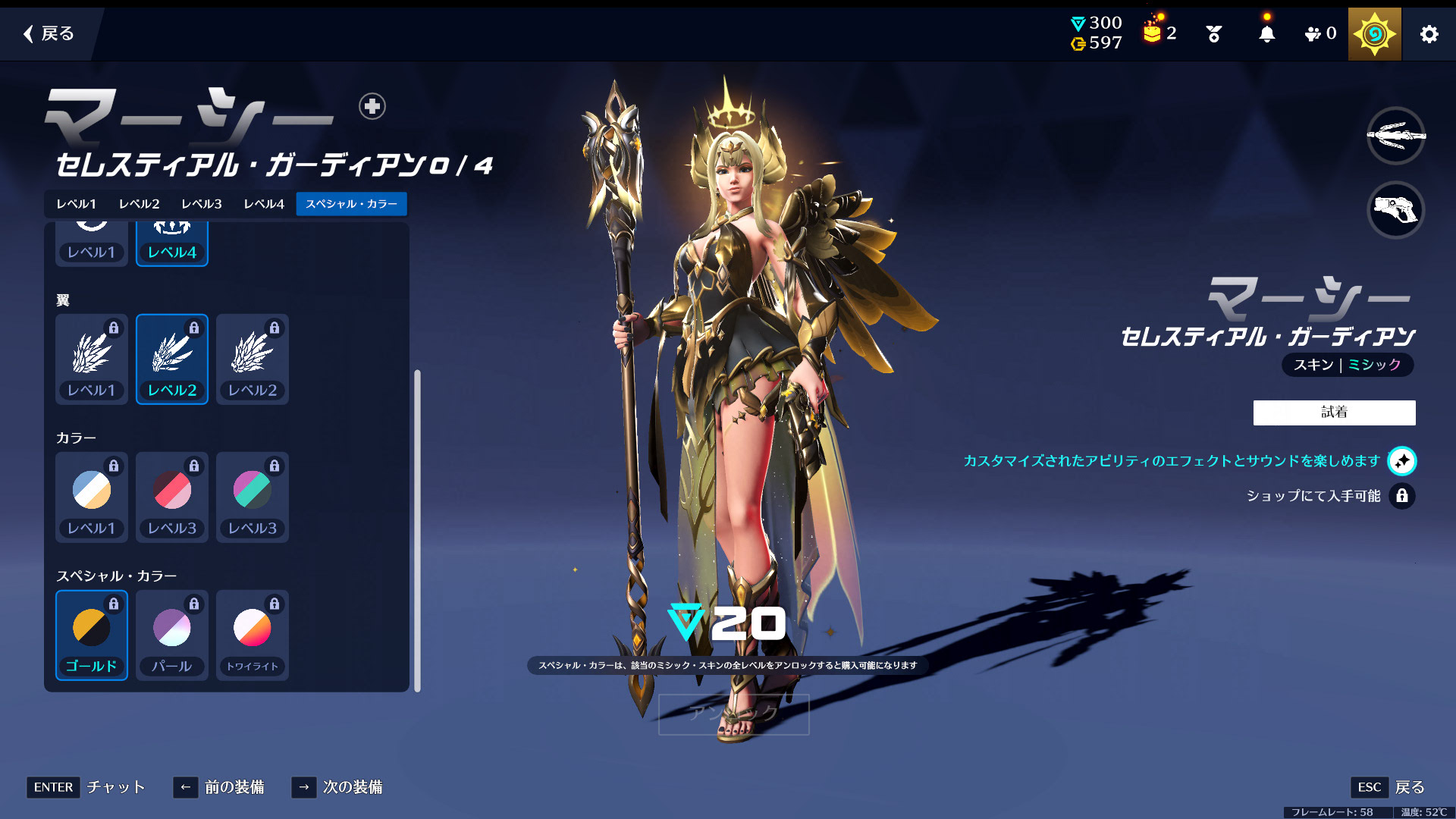
Task: Open the notifications bell
Action: coord(1266,34)
